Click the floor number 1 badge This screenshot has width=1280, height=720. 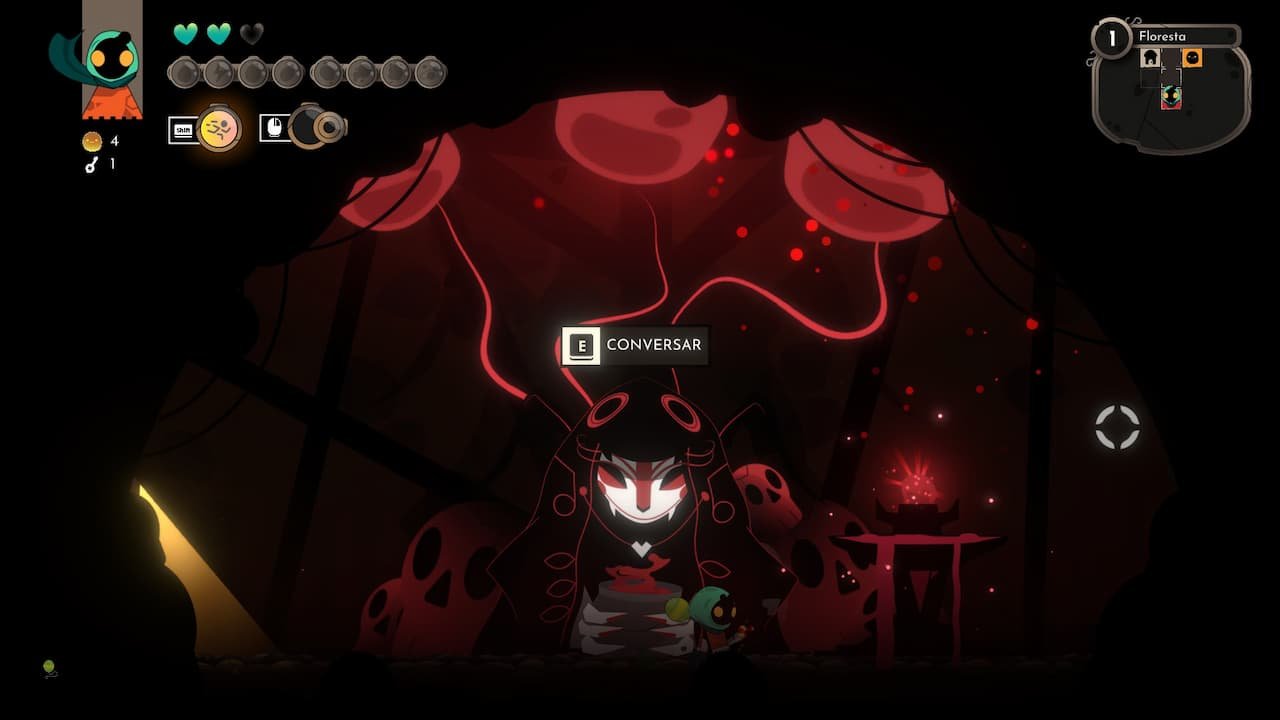point(1111,39)
